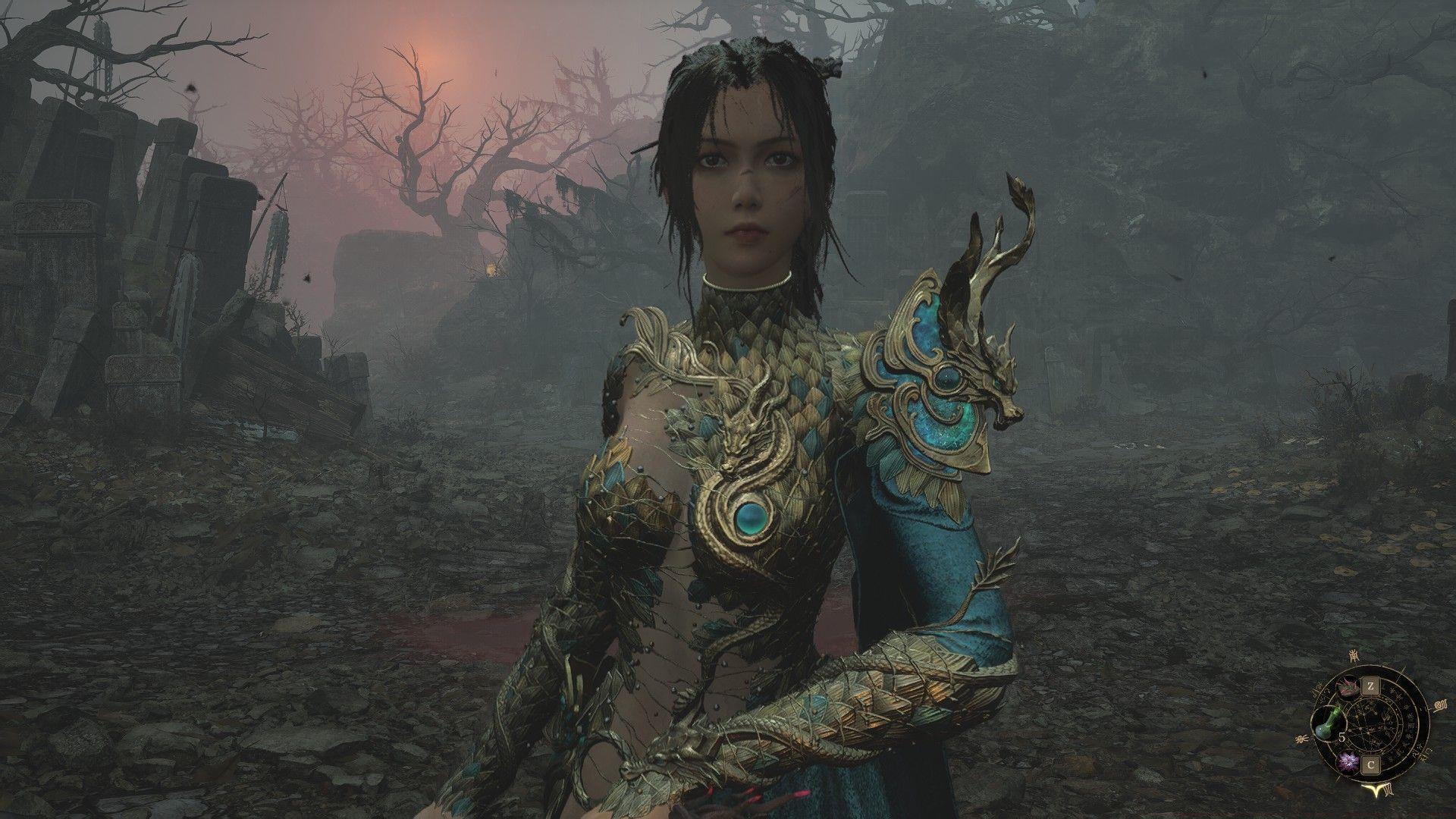Select the green healing gourd icon
The width and height of the screenshot is (1456, 819).
[x=1327, y=723]
